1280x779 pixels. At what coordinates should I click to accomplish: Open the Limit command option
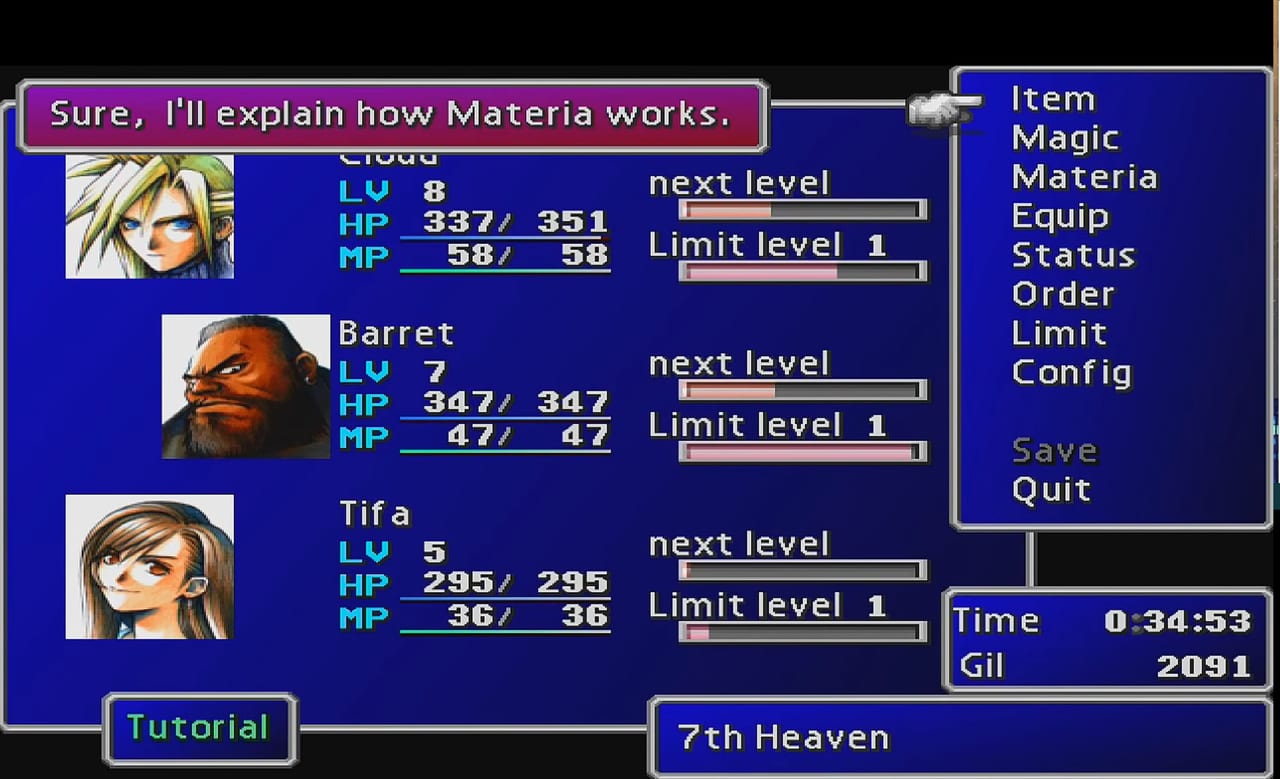(x=1059, y=333)
